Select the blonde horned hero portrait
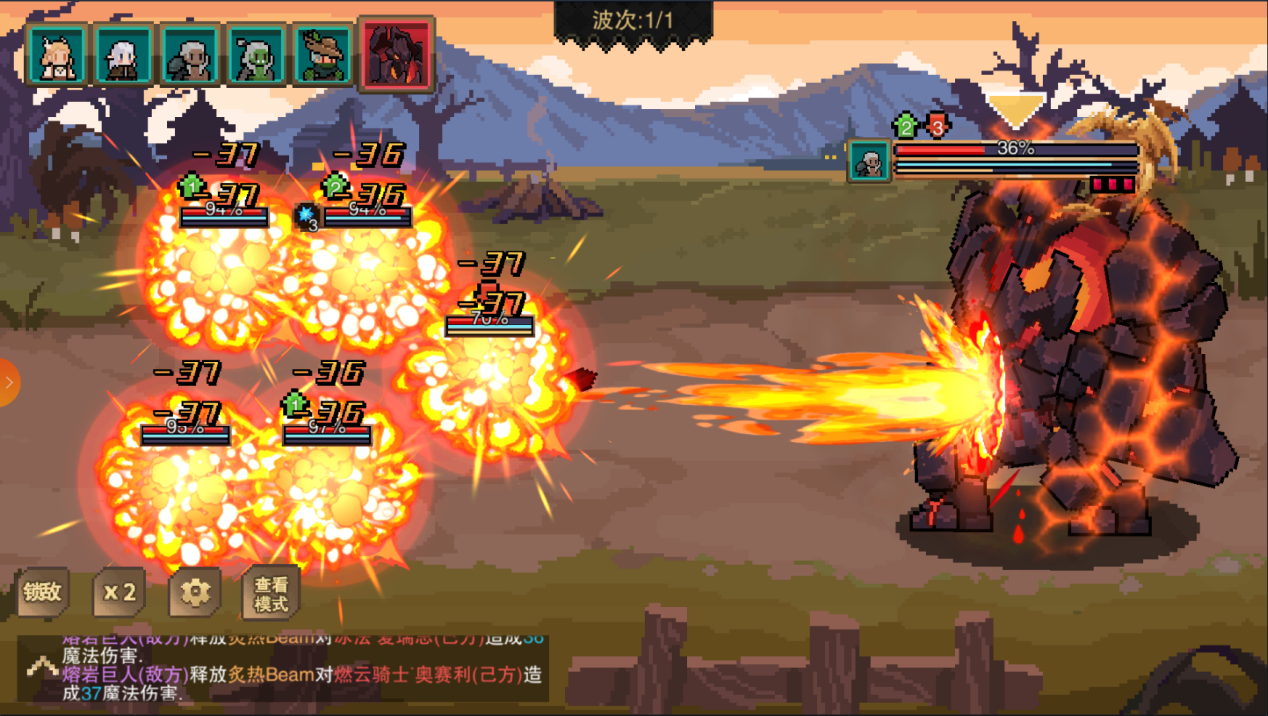This screenshot has width=1268, height=716. click(57, 55)
